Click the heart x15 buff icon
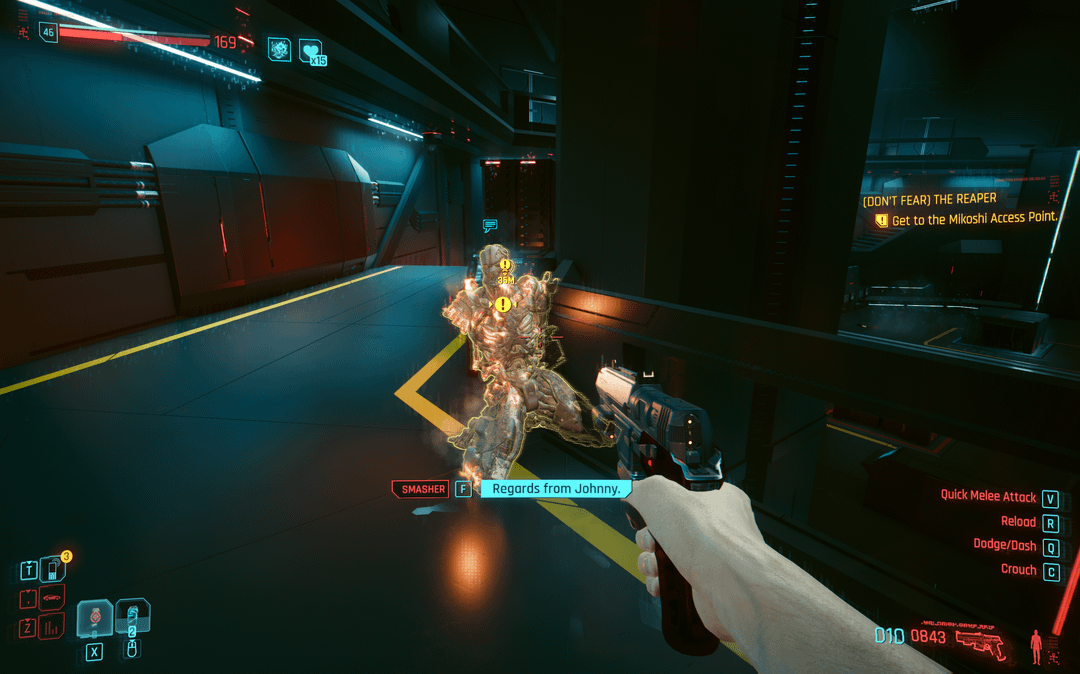The width and height of the screenshot is (1080, 674). pyautogui.click(x=312, y=52)
